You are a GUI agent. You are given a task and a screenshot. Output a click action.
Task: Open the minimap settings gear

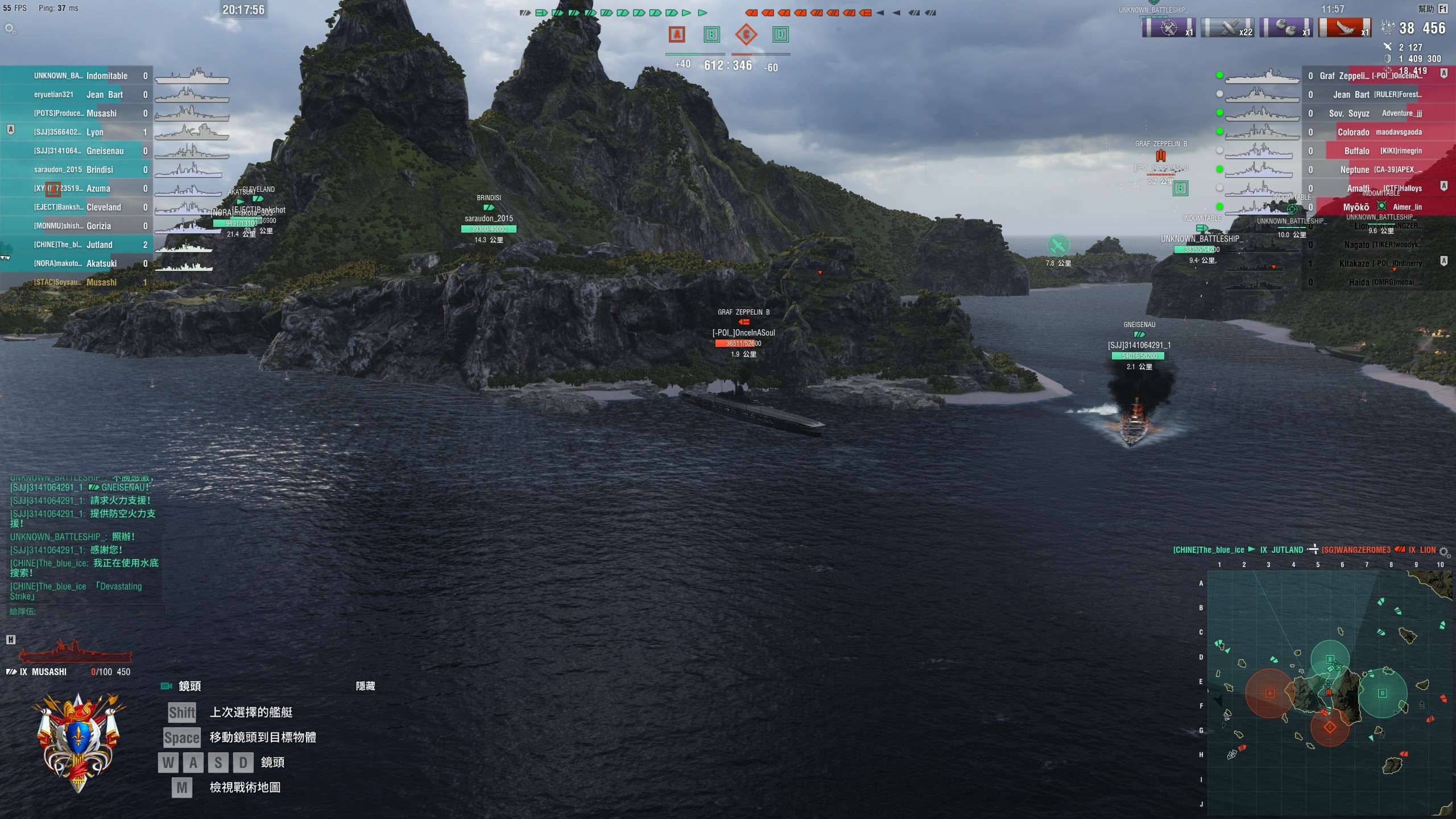point(1443,551)
